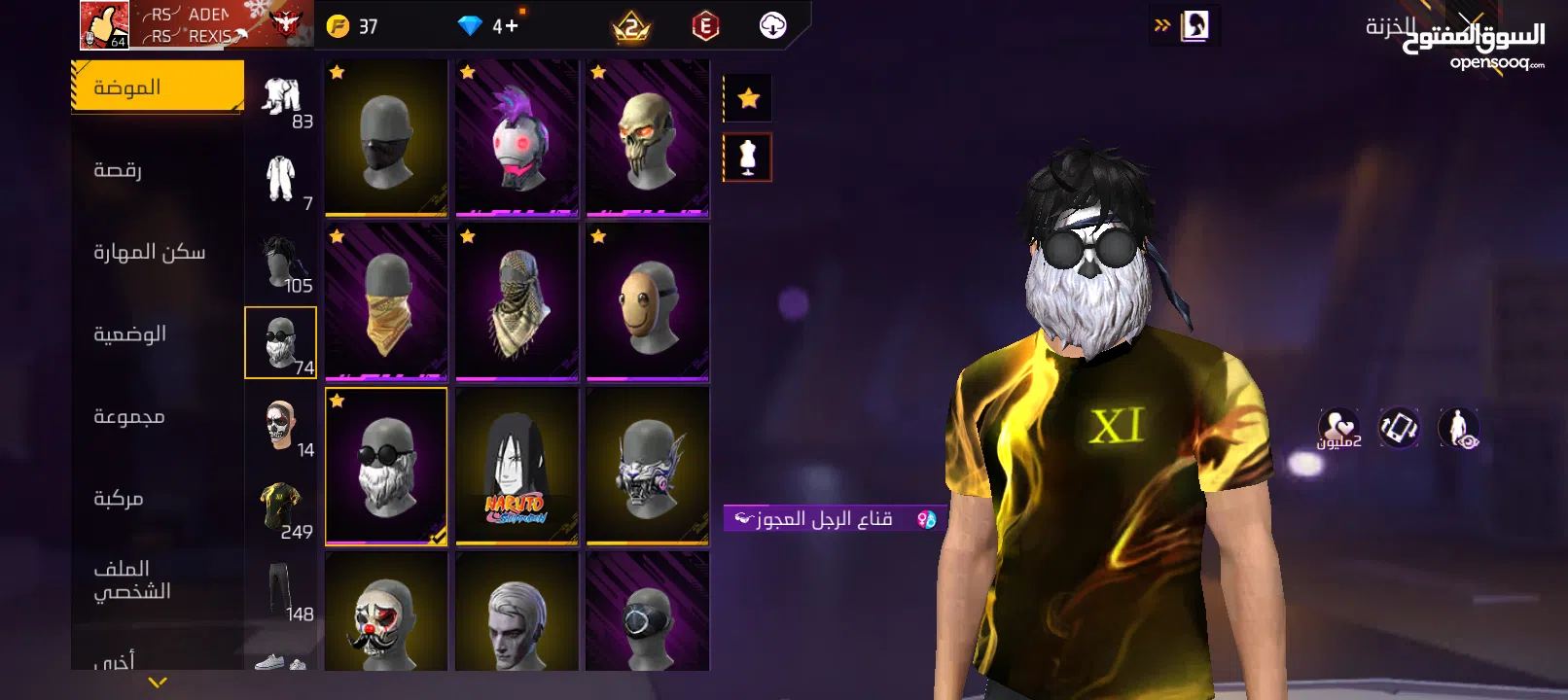Open the الملف الشخصي tab
Image resolution: width=1568 pixels, height=700 pixels.
pyautogui.click(x=157, y=580)
